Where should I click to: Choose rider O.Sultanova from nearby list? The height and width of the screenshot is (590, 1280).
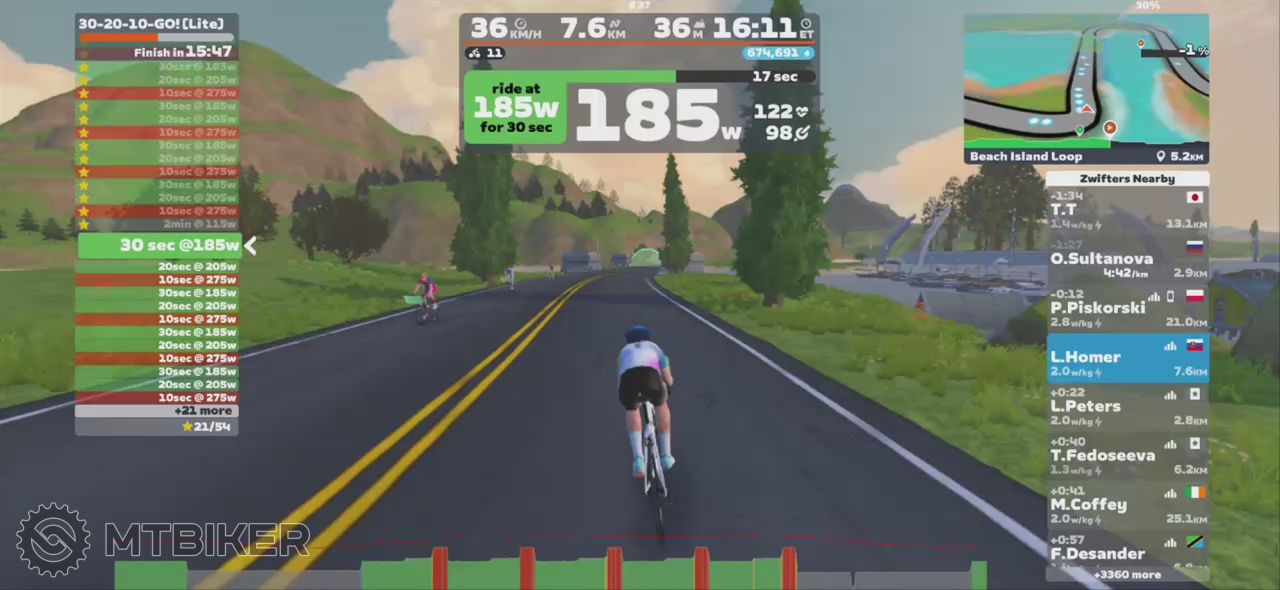click(x=1127, y=259)
